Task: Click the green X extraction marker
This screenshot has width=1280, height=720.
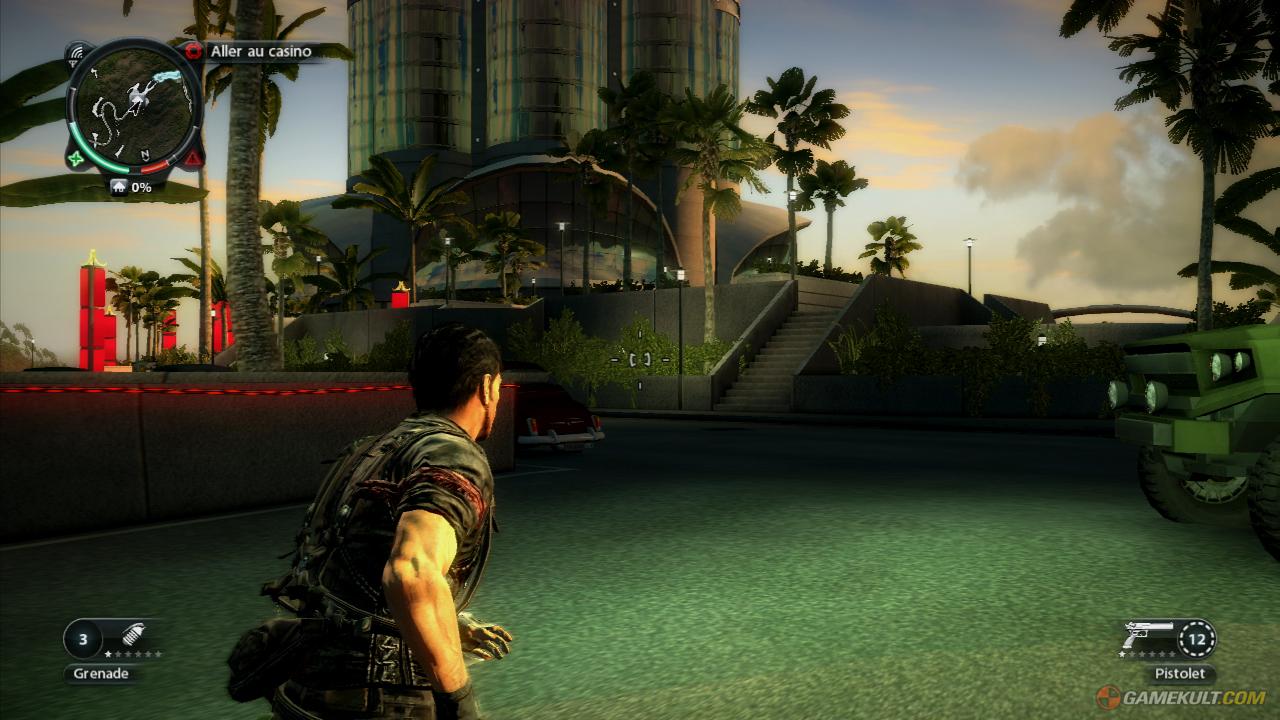Action: (74, 158)
